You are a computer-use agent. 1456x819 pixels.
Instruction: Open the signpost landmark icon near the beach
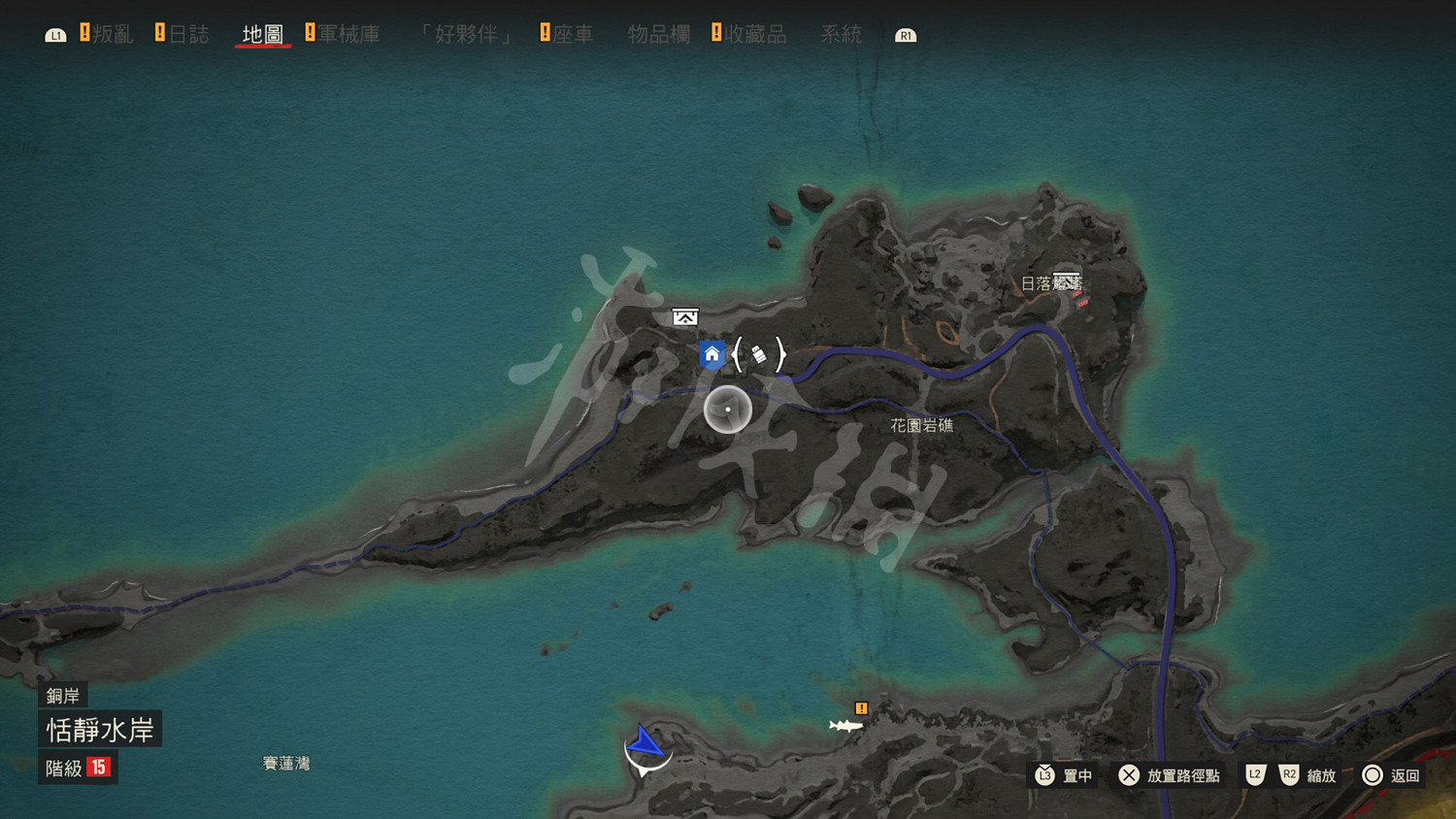[684, 316]
